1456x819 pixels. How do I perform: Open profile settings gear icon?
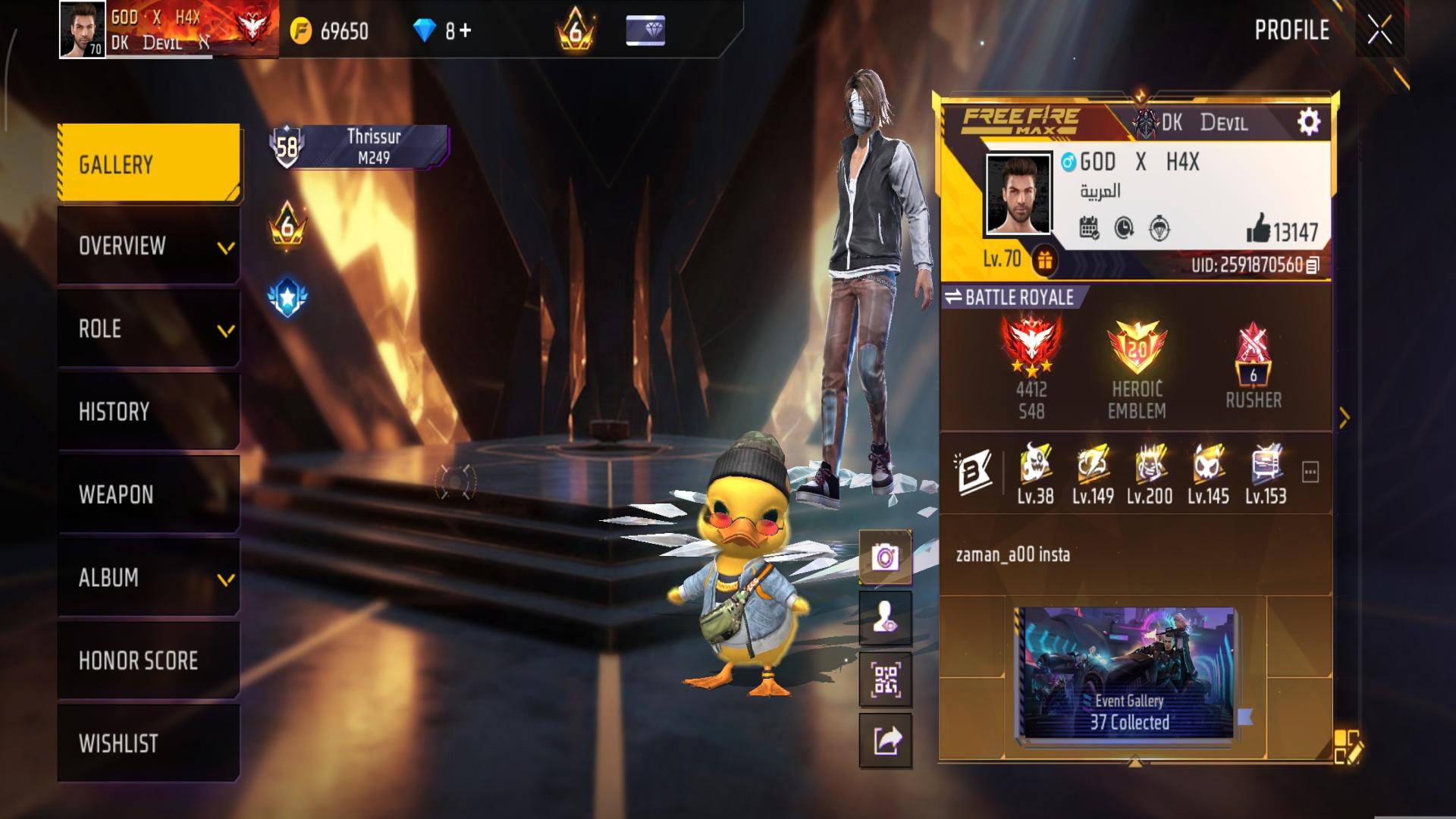point(1308,122)
